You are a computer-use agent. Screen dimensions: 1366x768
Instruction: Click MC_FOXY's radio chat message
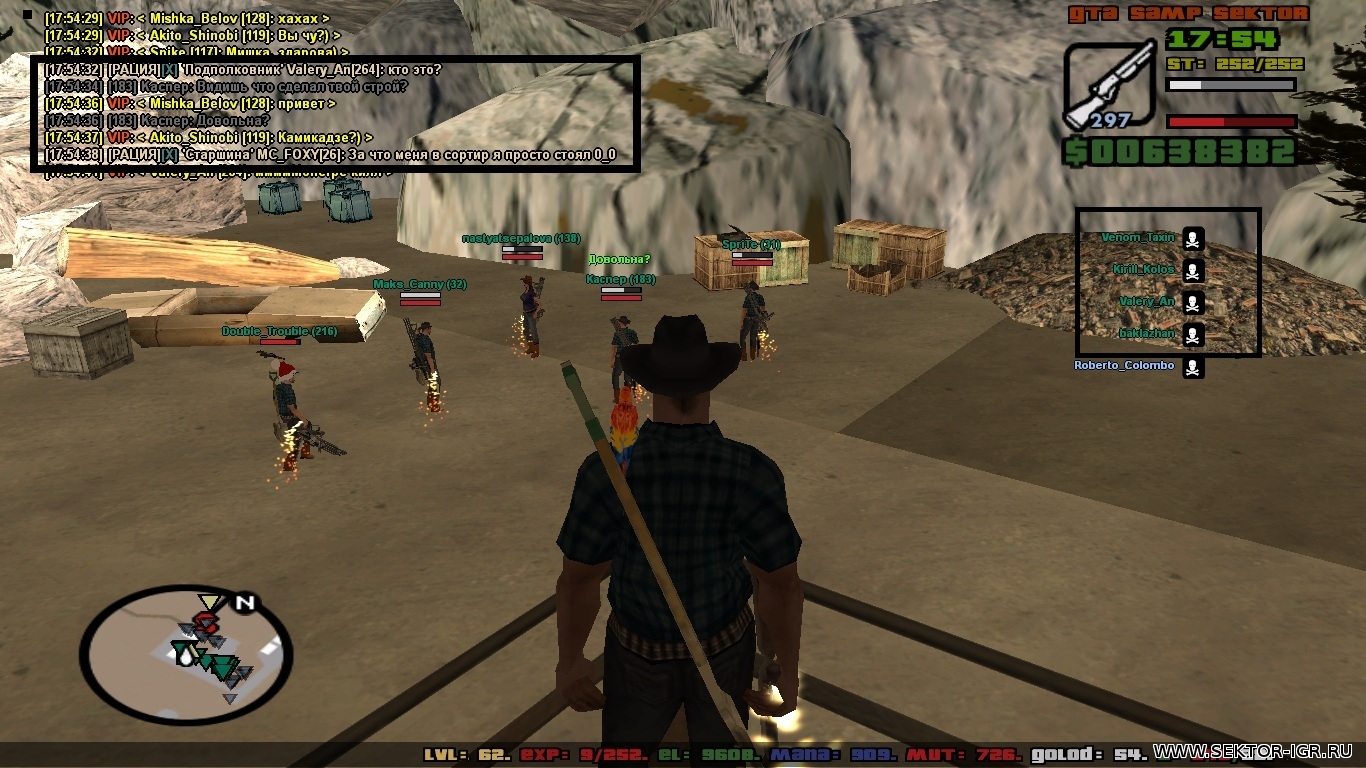click(330, 155)
